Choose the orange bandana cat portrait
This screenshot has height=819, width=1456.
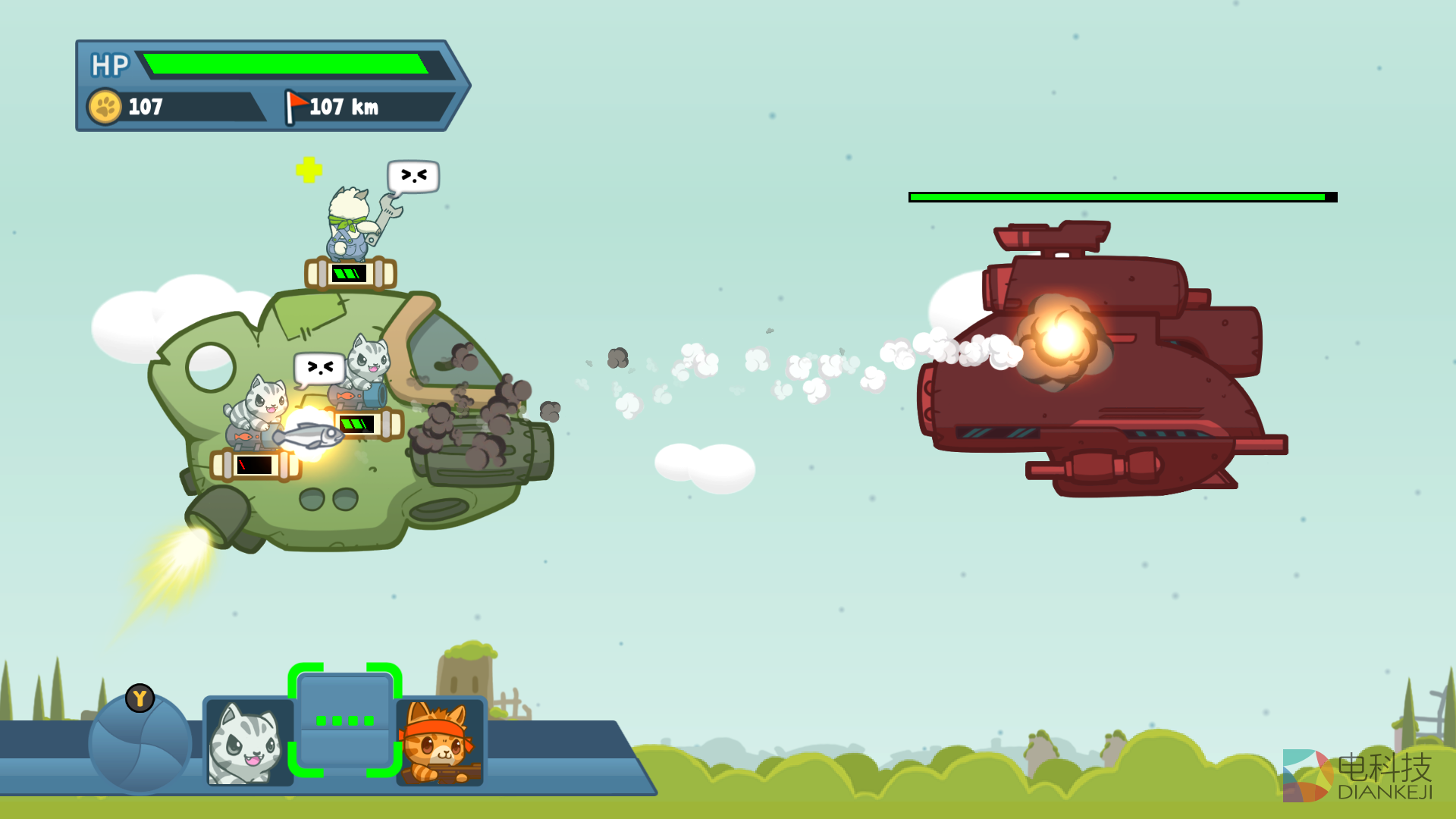coord(440,742)
